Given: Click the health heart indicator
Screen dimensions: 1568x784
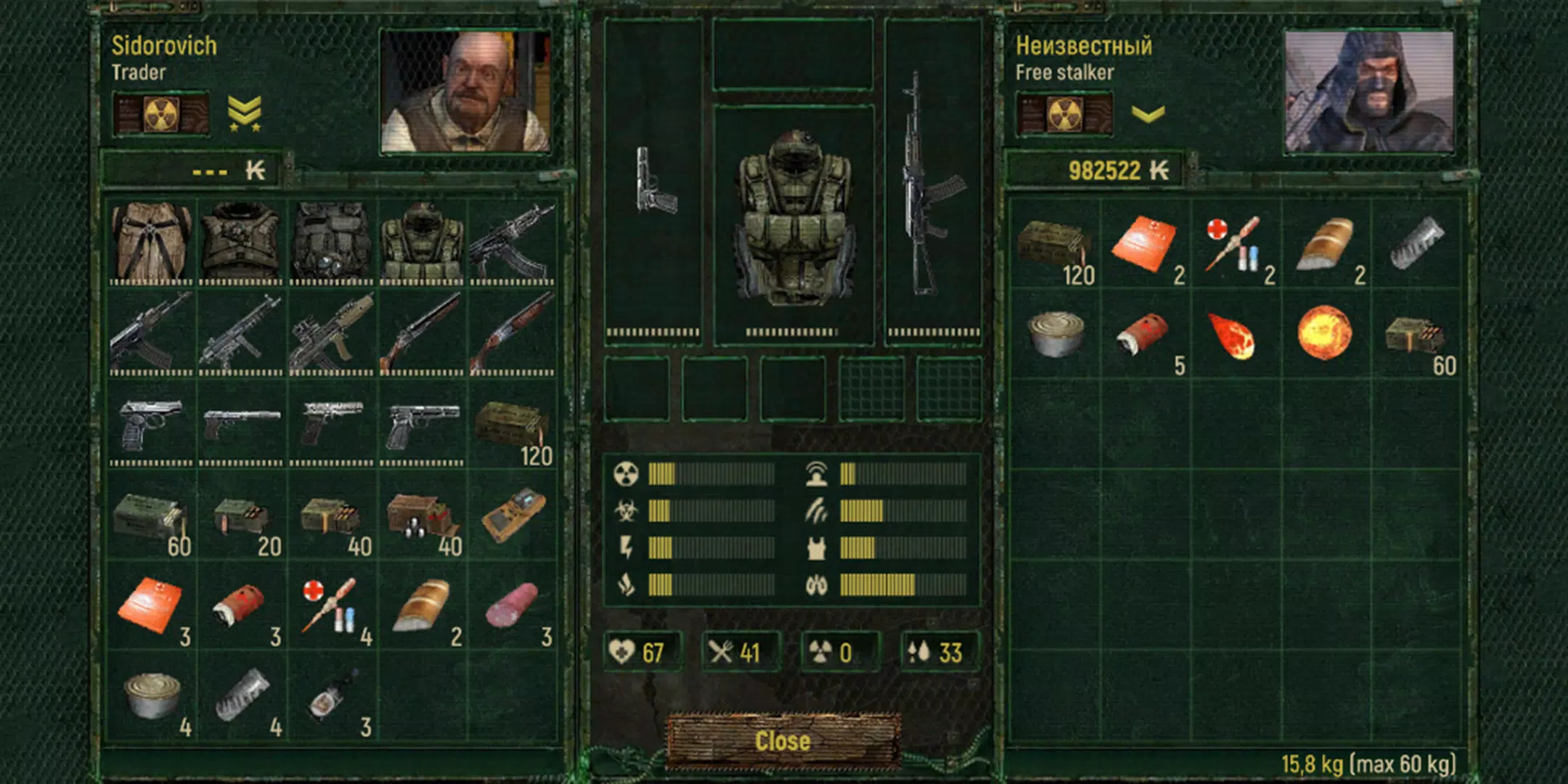Looking at the screenshot, I should [621, 653].
